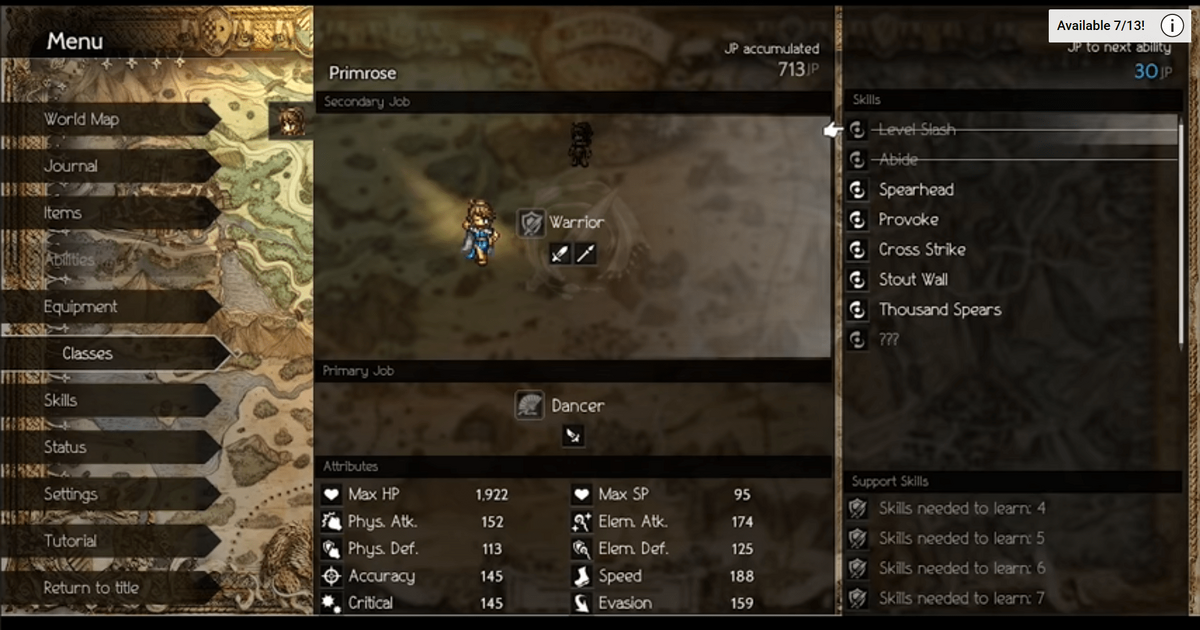Pick the Cross Strike skill
Image resolution: width=1200 pixels, height=630 pixels.
pyautogui.click(x=922, y=250)
